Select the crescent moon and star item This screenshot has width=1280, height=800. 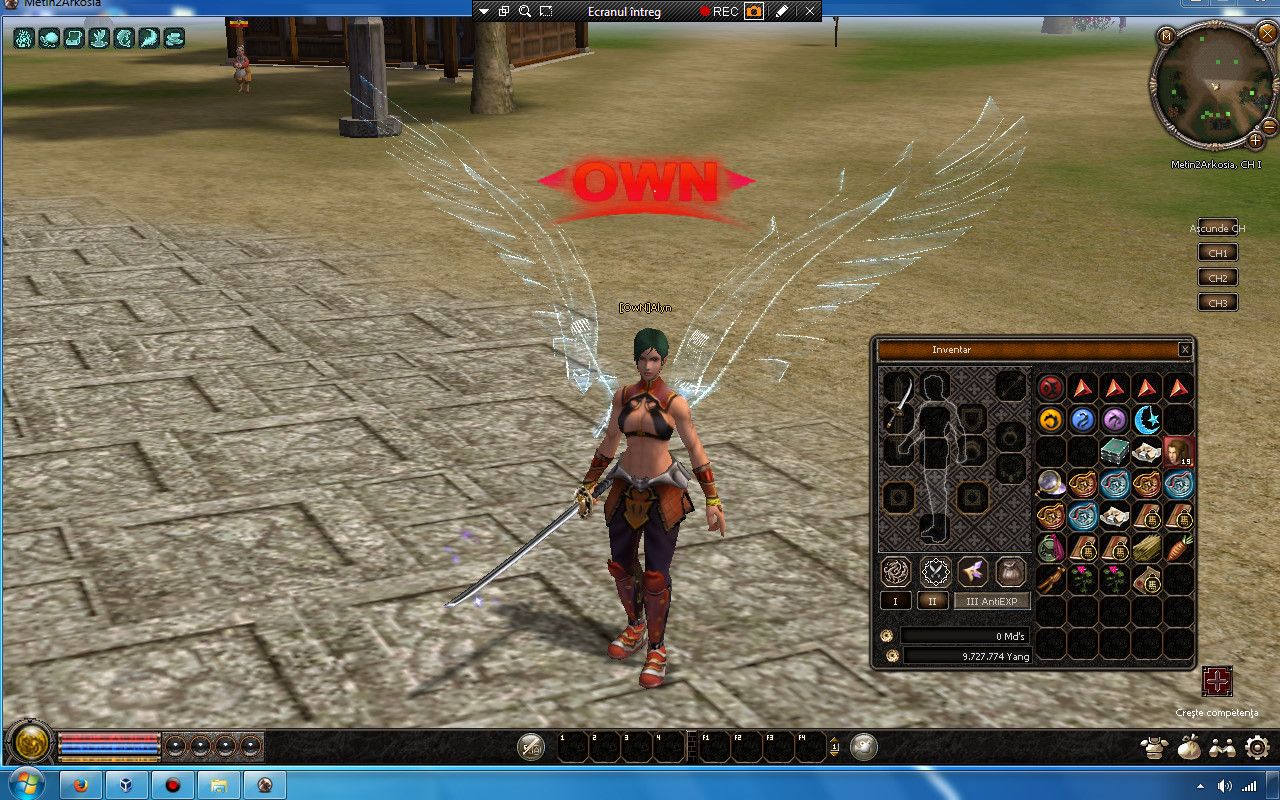click(x=1146, y=420)
